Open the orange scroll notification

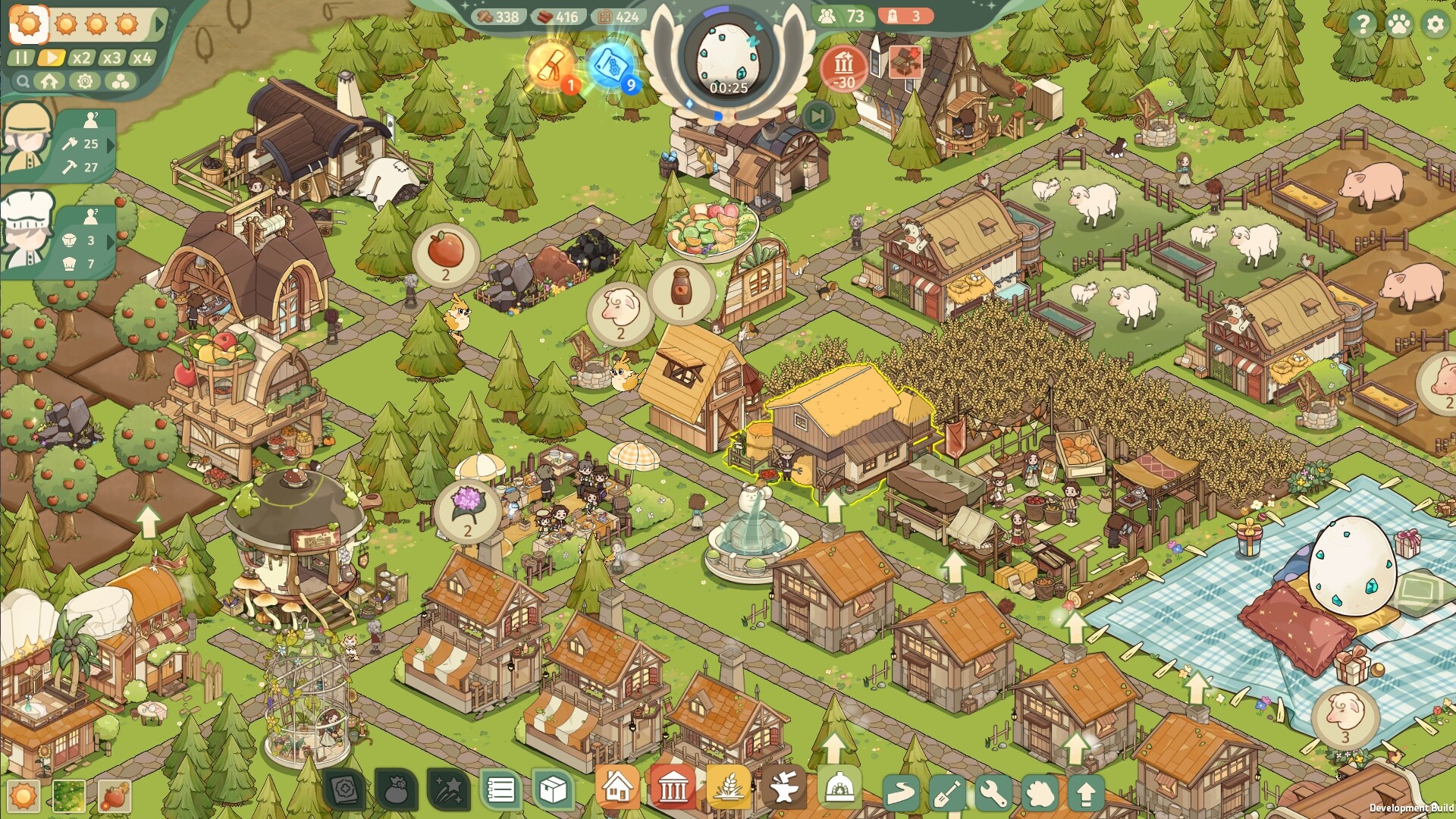pos(551,64)
